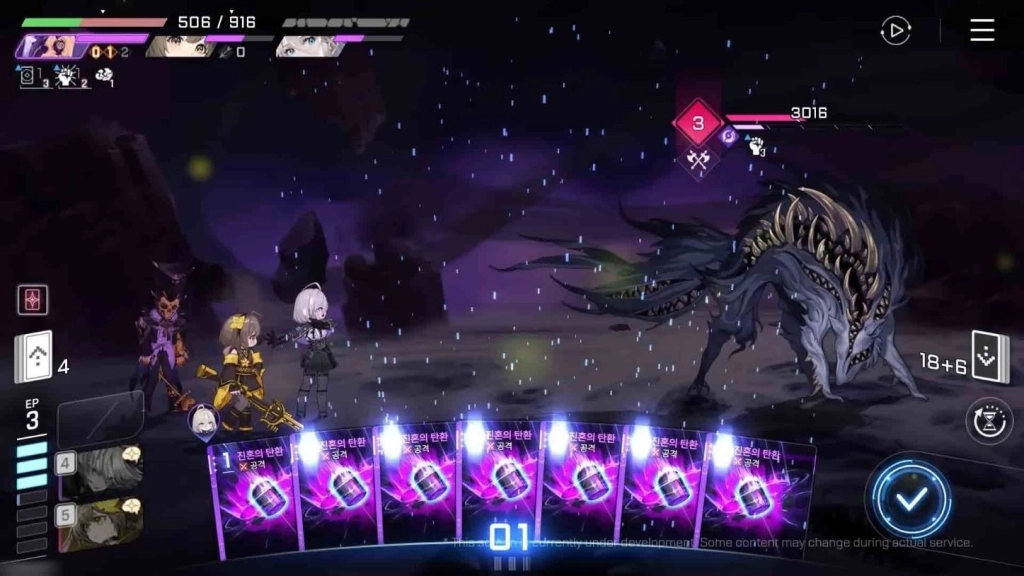Select the white-haired blue-eyed character portrait
Viewport: 1024px width, 576px height.
[x=305, y=45]
